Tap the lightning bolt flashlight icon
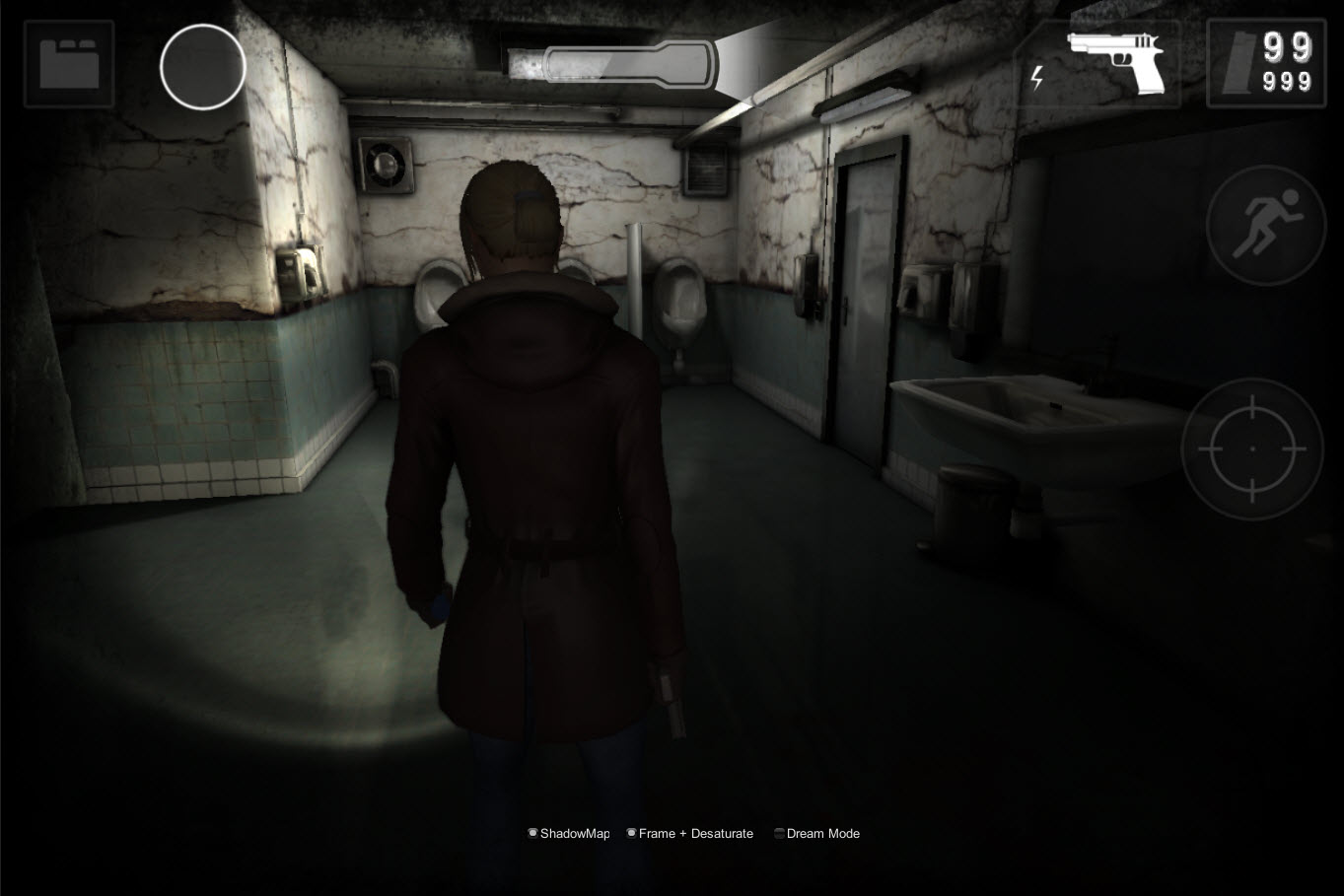This screenshot has height=896, width=1344. pyautogui.click(x=1036, y=76)
